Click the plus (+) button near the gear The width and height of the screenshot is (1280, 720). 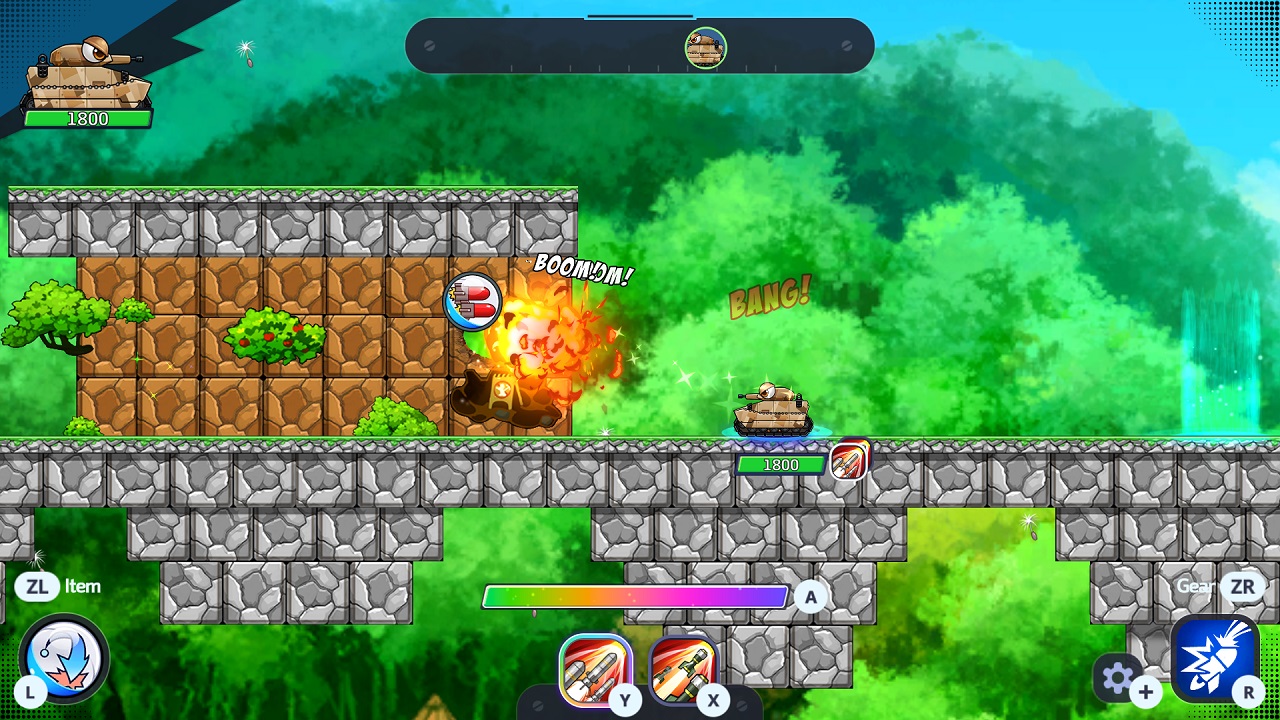pos(1146,691)
